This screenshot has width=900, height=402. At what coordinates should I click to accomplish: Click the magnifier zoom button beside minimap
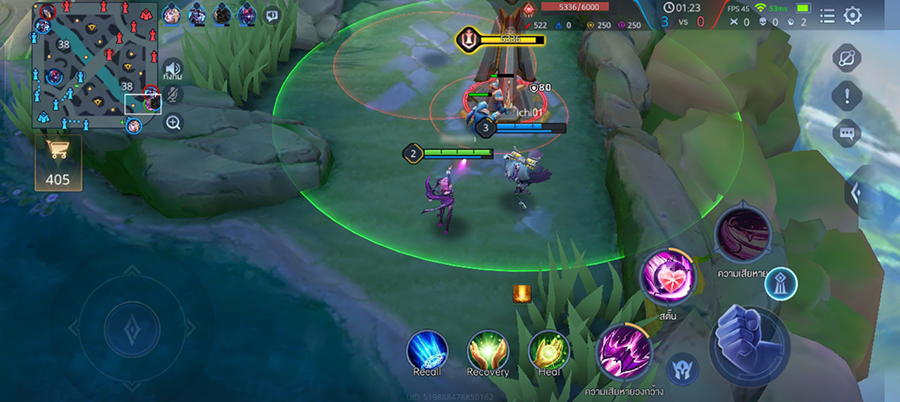[173, 123]
